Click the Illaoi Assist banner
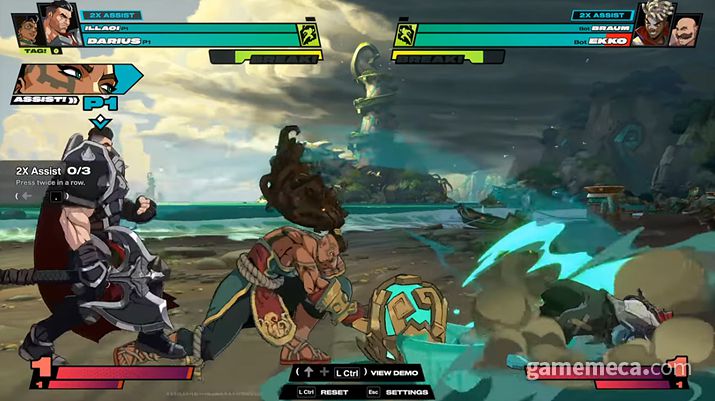Viewport: 715px width, 401px height. (65, 85)
